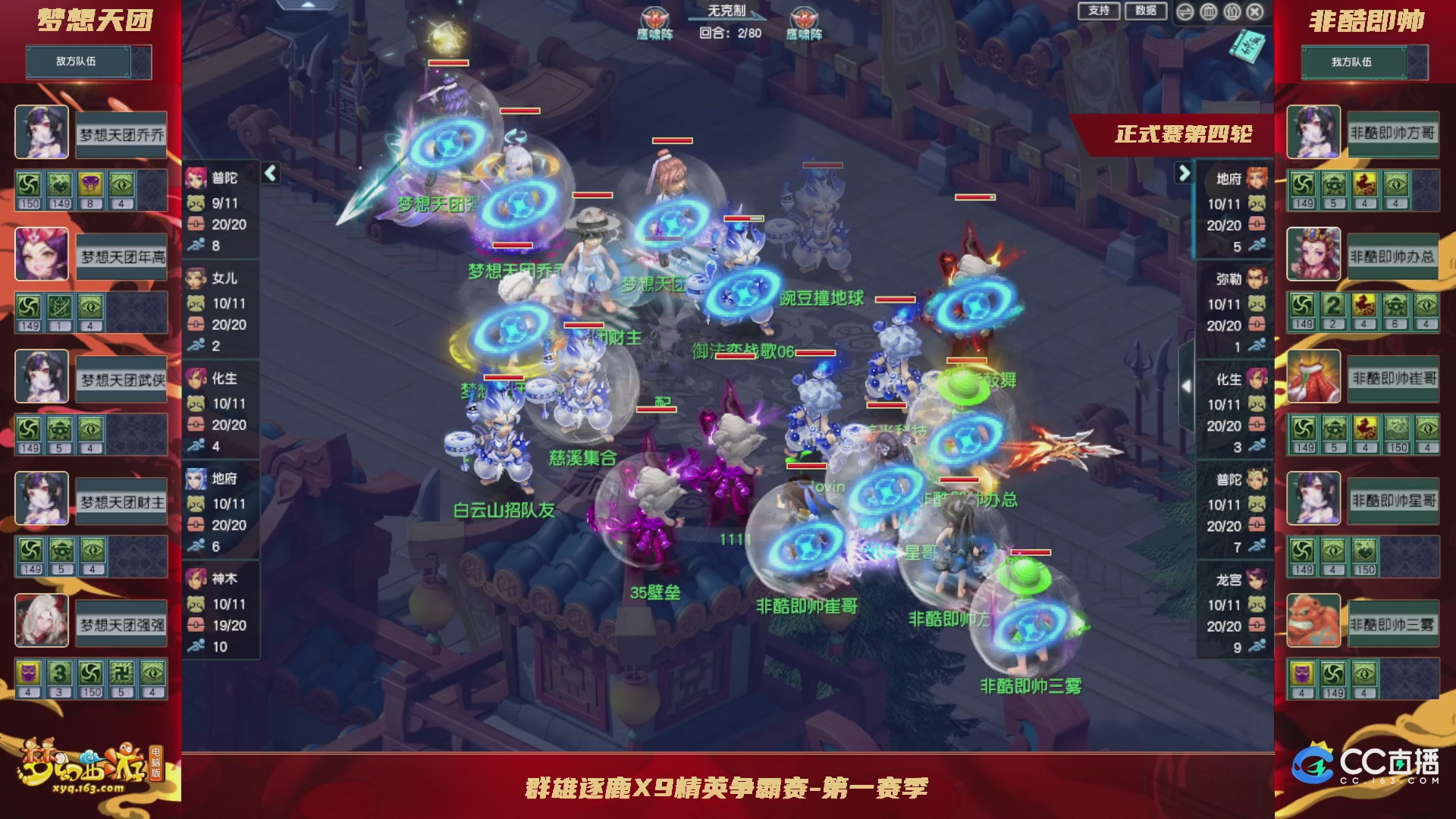
Task: Open the 数据 panel
Action: [x=1144, y=11]
